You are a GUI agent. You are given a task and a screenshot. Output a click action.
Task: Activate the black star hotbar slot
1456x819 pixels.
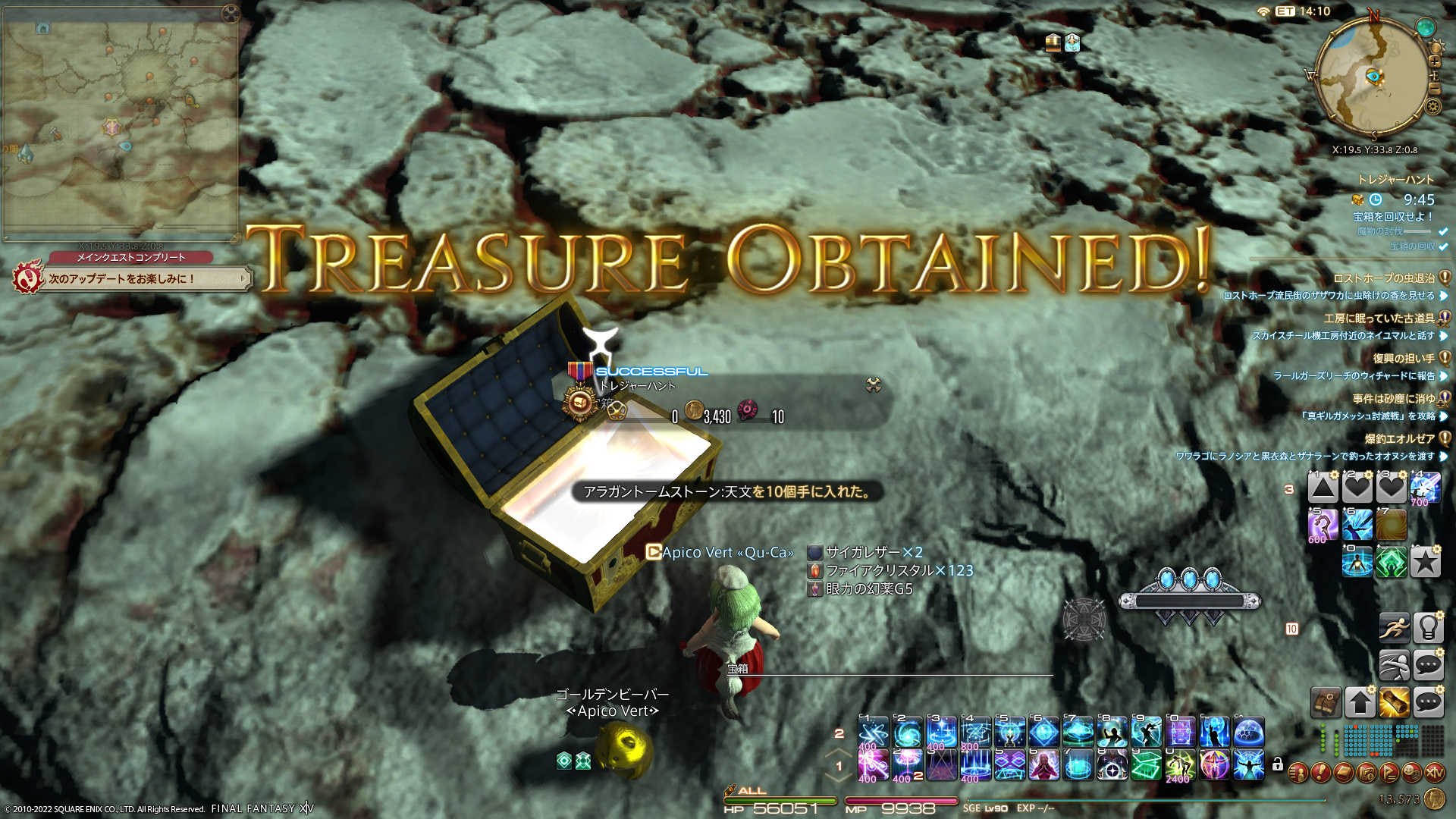(x=1426, y=562)
